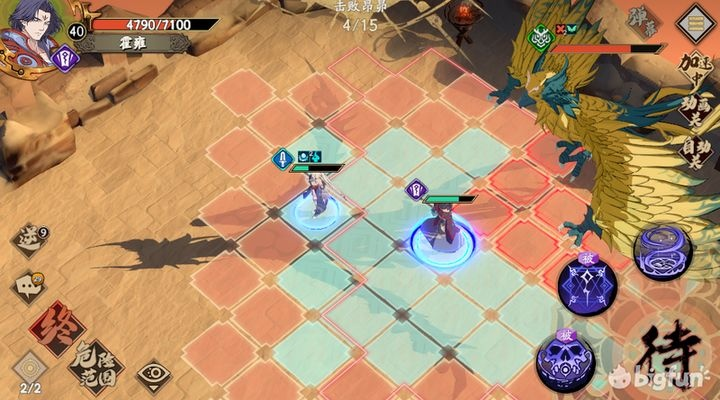Click the 迷 button with 9 counter
720x400 pixels.
coord(29,240)
